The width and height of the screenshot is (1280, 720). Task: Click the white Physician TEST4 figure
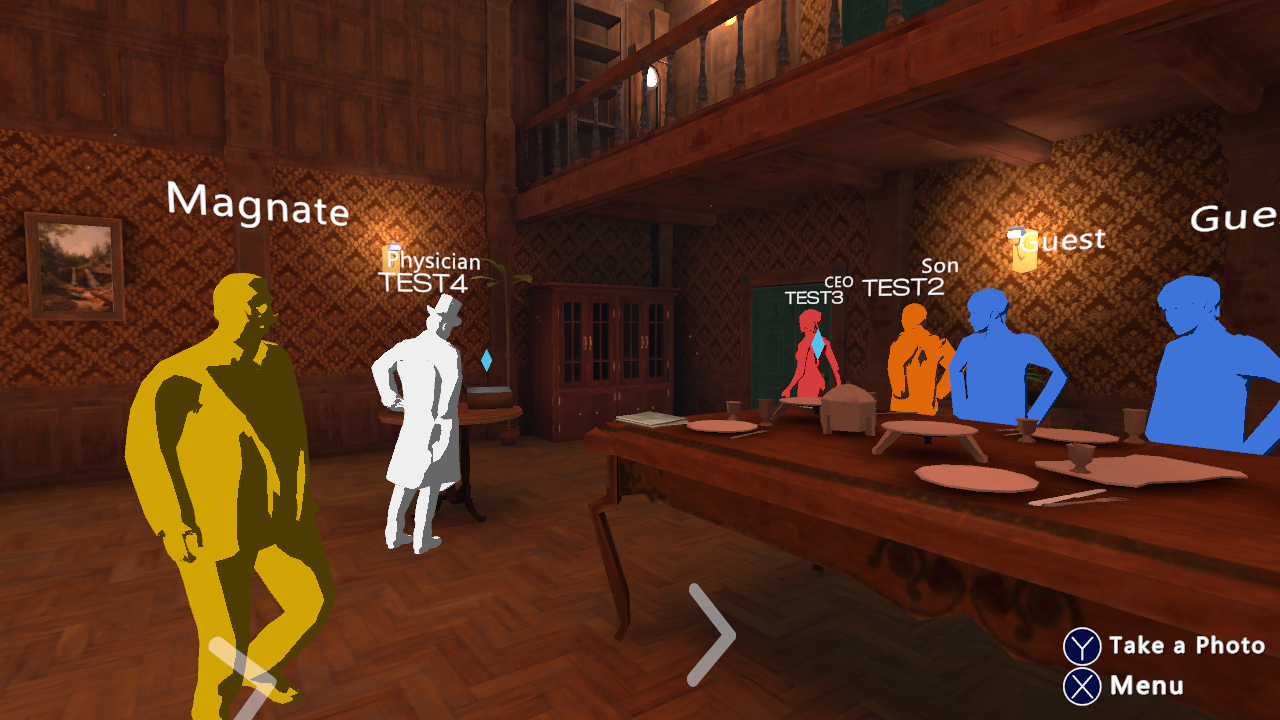tap(420, 420)
